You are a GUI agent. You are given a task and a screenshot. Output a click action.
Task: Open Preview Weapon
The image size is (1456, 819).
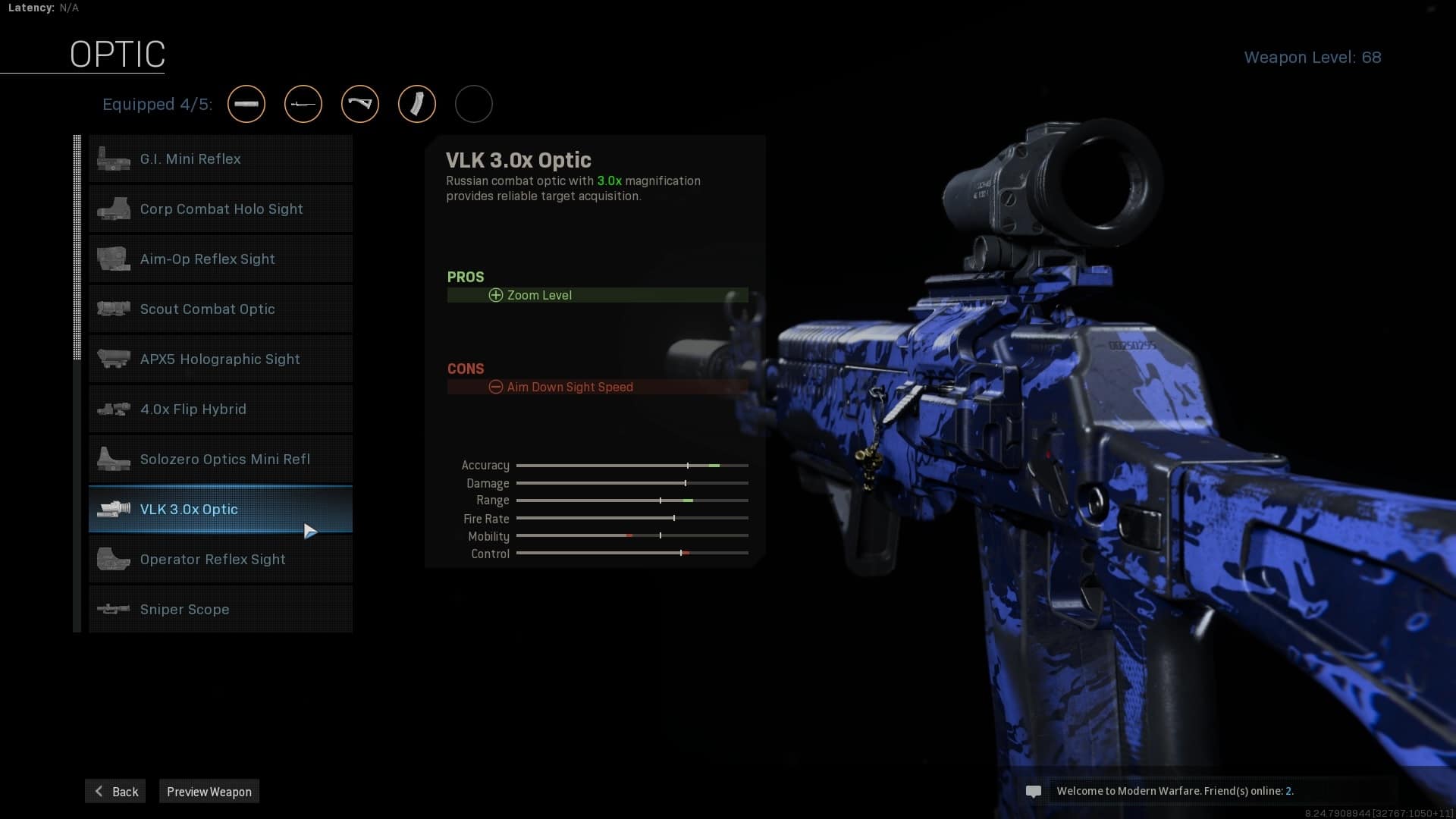209,792
